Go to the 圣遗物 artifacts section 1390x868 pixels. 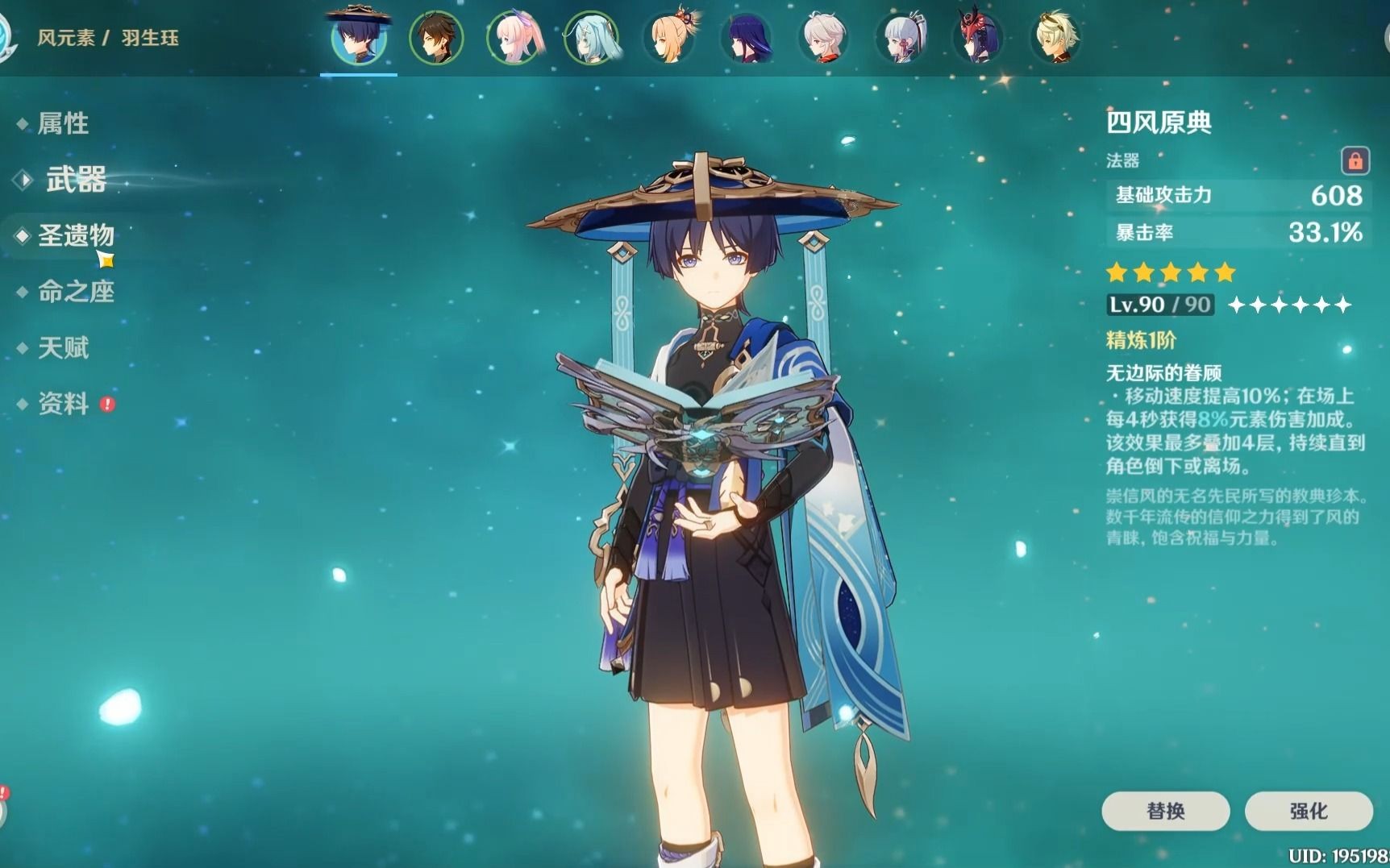(x=76, y=235)
